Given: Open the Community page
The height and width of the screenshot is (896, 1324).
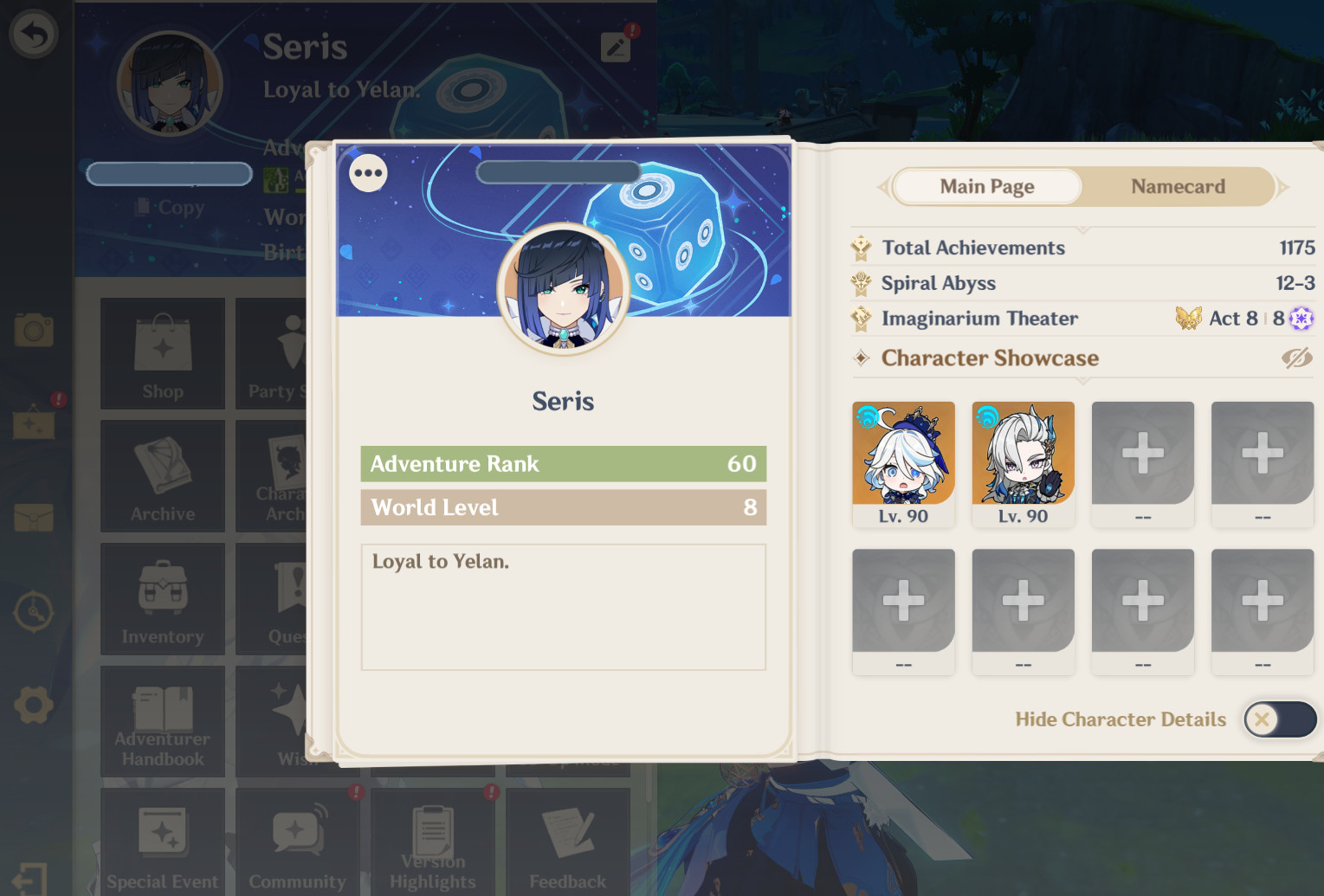Looking at the screenshot, I should [x=298, y=840].
